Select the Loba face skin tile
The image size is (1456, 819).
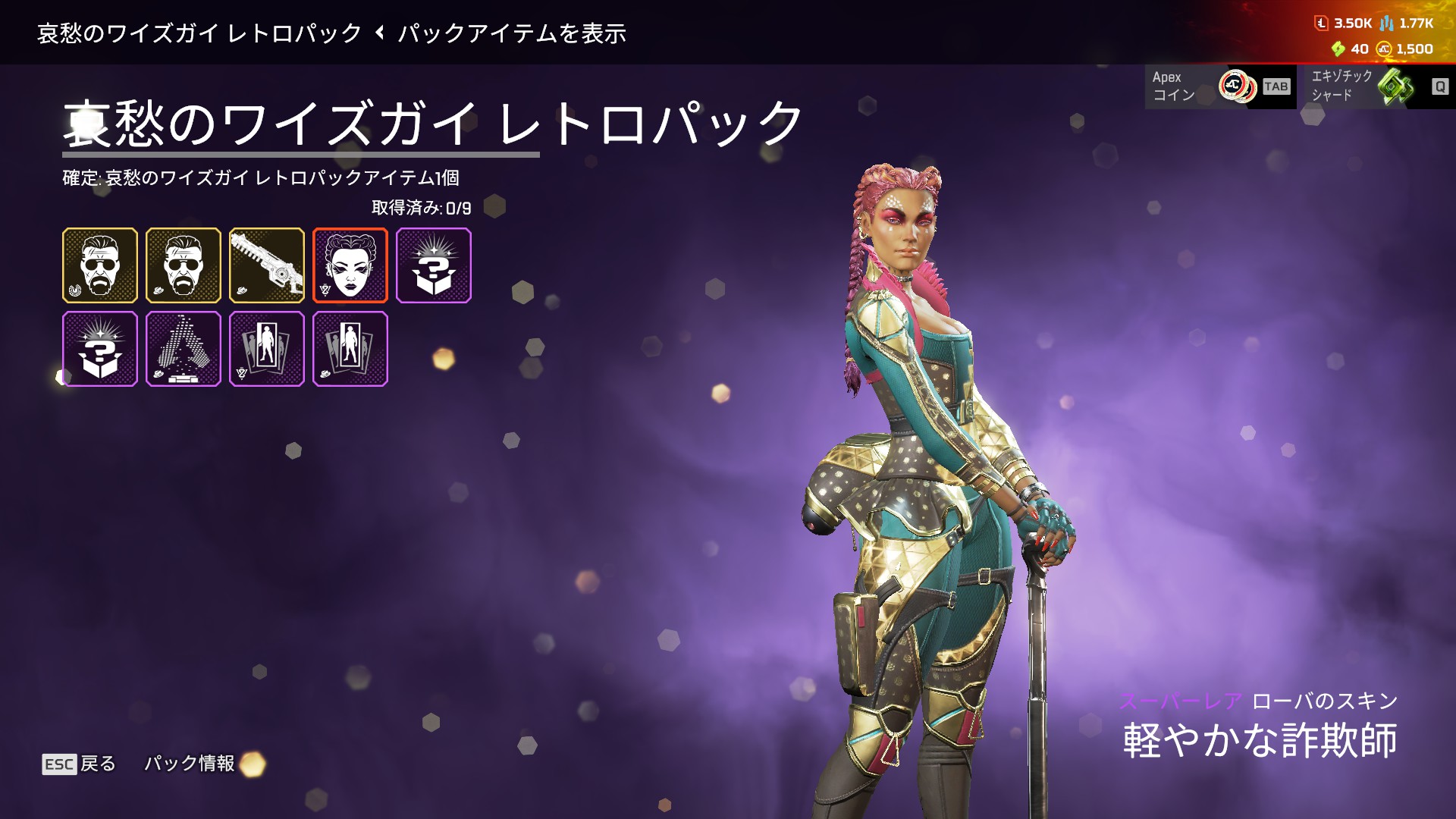350,265
